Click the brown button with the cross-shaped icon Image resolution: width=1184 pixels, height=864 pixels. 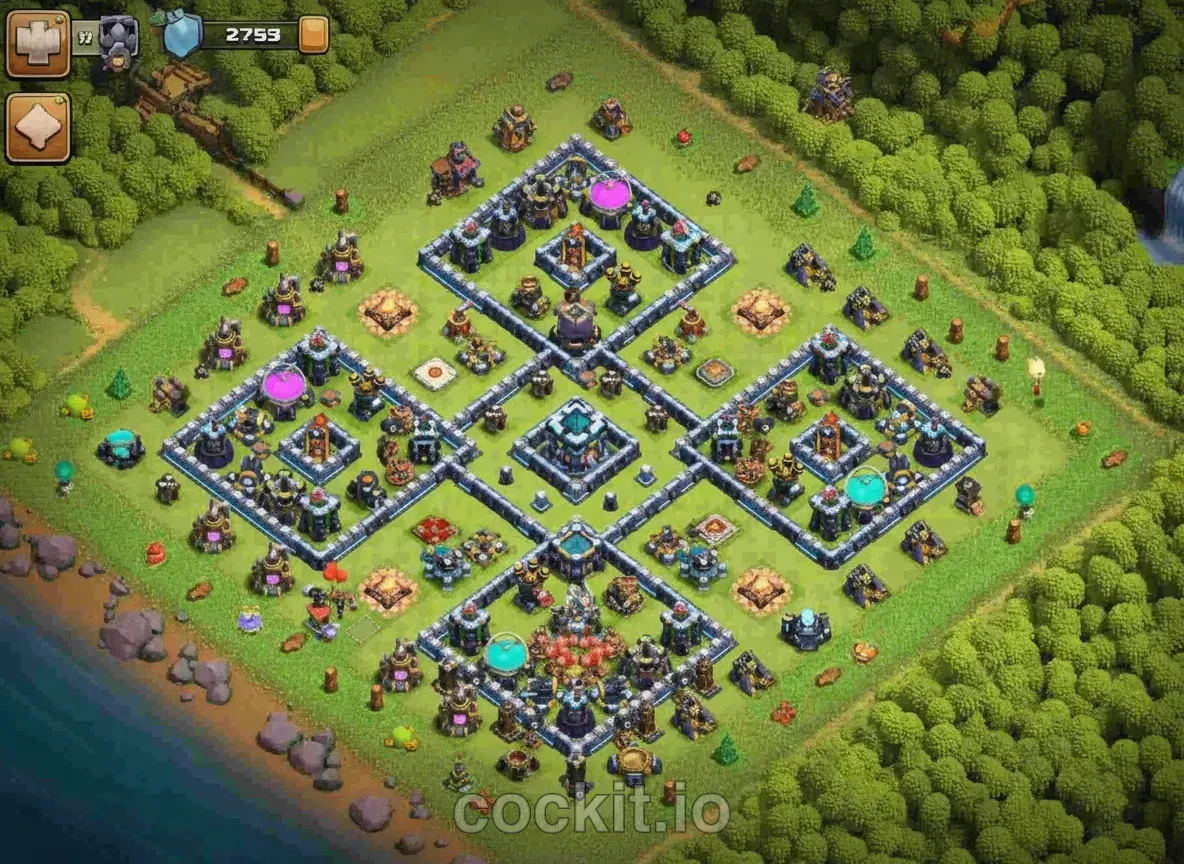tap(38, 43)
